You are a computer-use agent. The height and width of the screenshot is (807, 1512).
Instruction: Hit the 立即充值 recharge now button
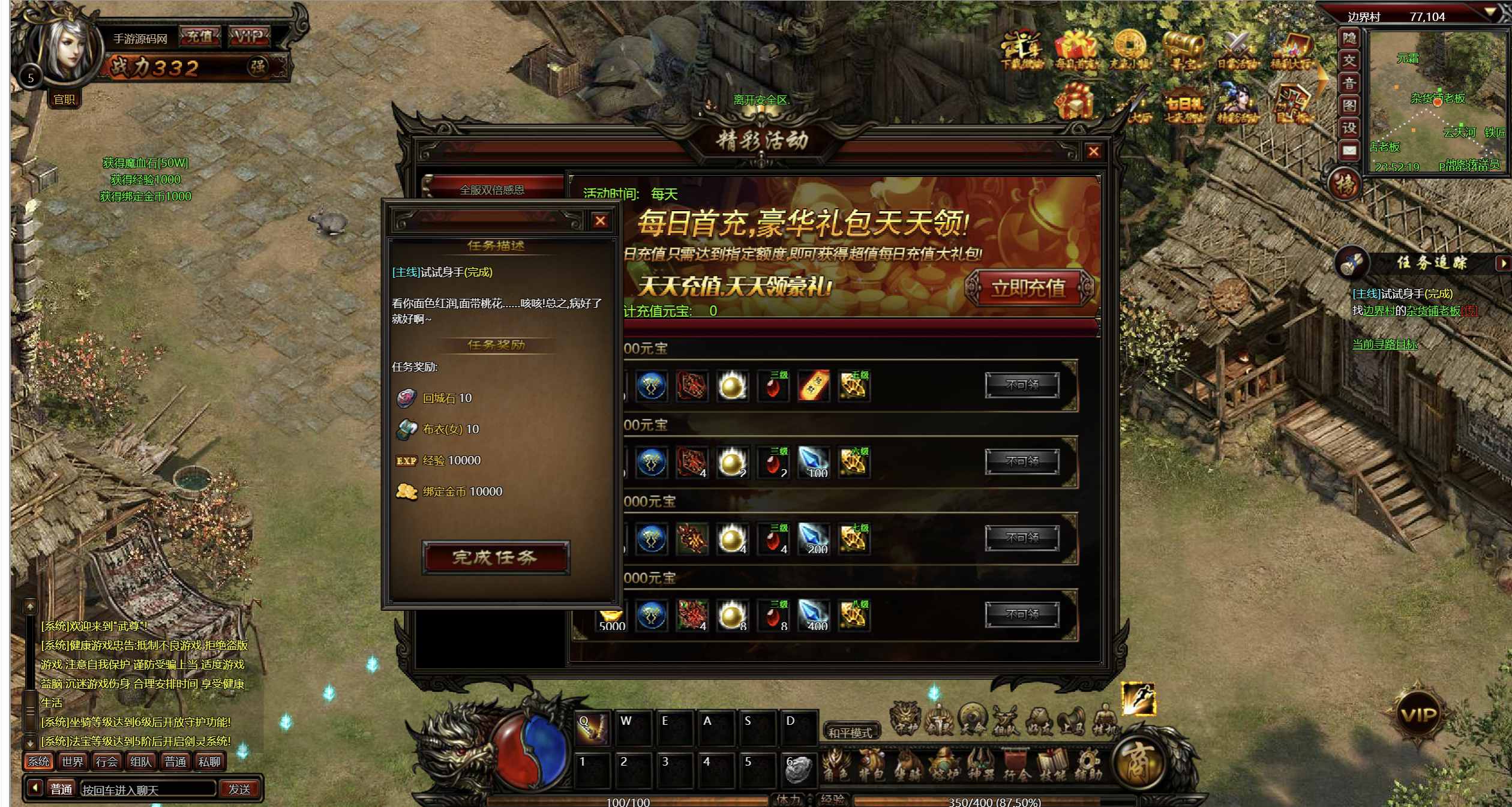tap(1028, 289)
